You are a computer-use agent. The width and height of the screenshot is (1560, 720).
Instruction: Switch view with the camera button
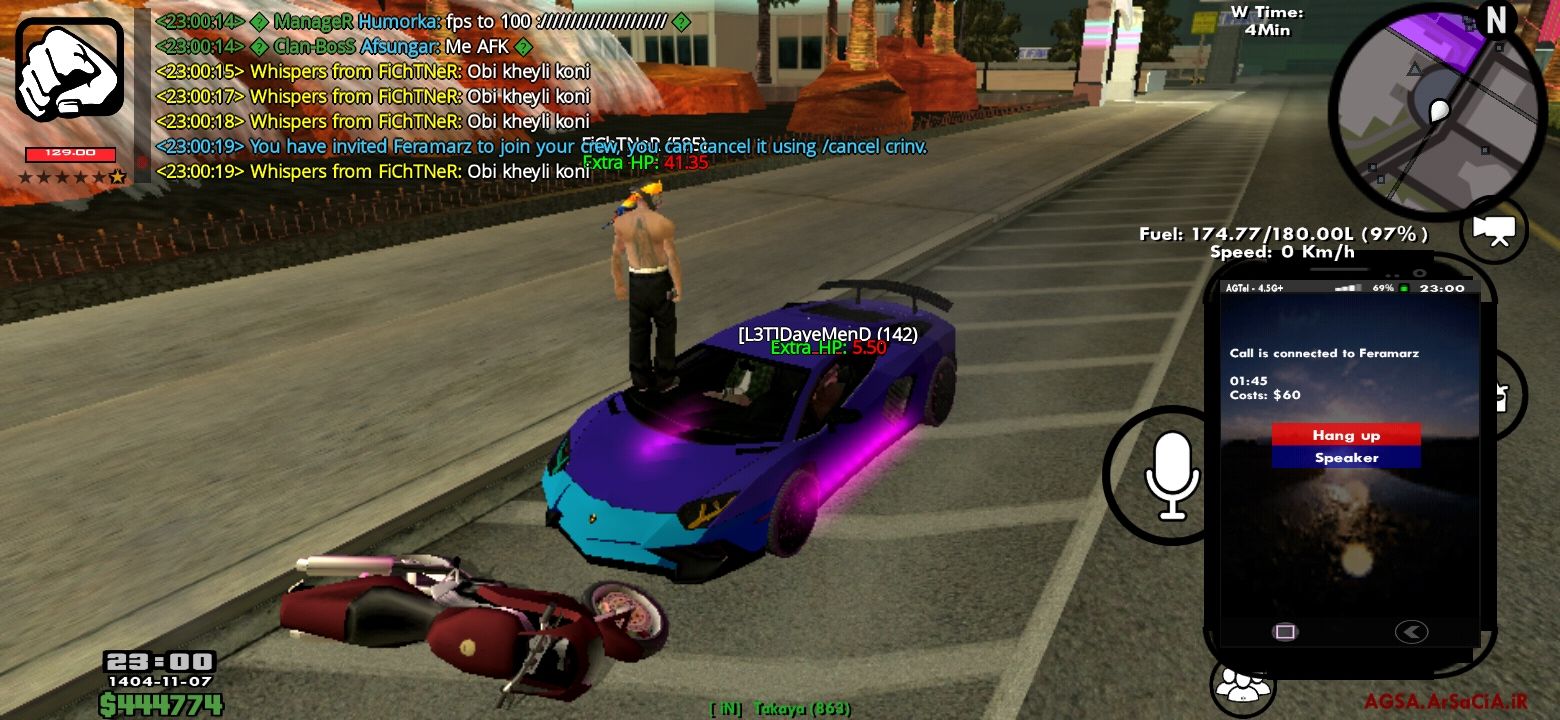(1495, 230)
